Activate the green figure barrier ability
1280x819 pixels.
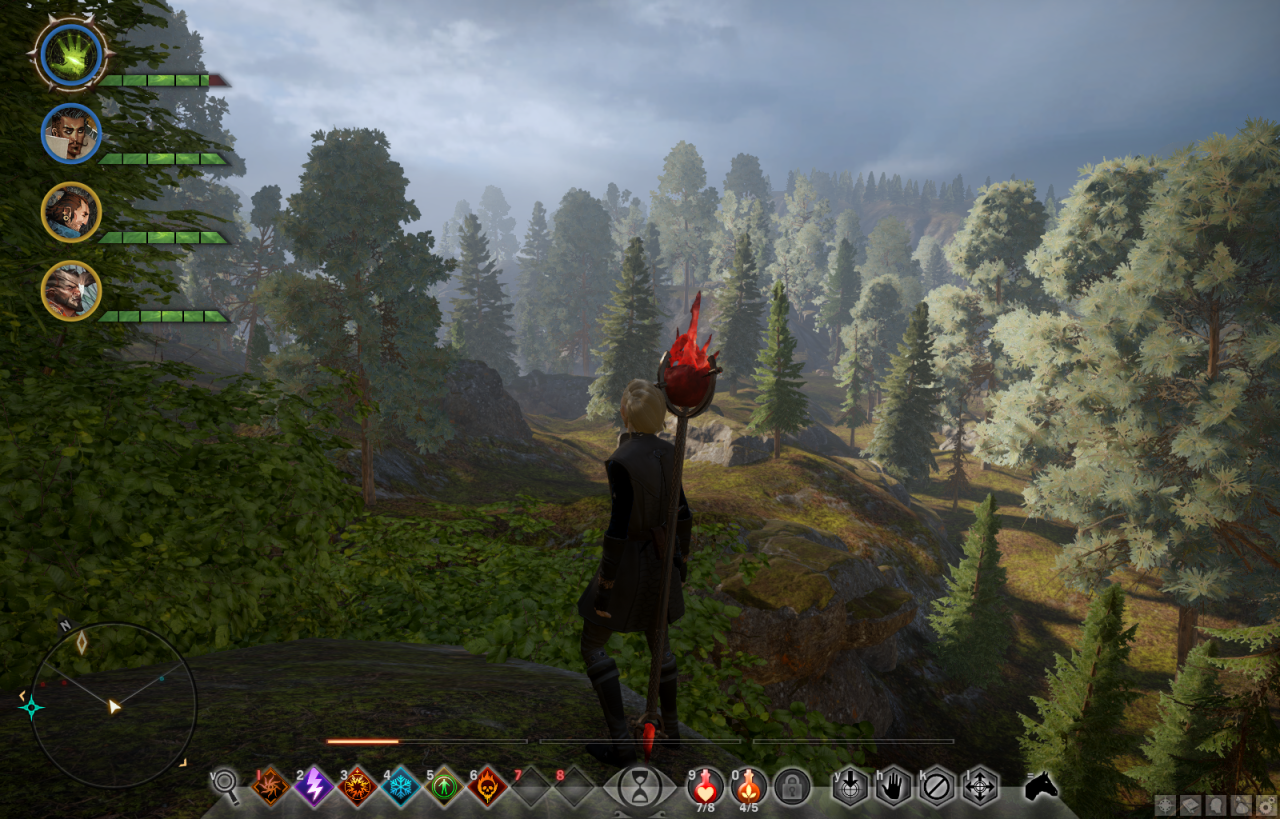click(444, 786)
